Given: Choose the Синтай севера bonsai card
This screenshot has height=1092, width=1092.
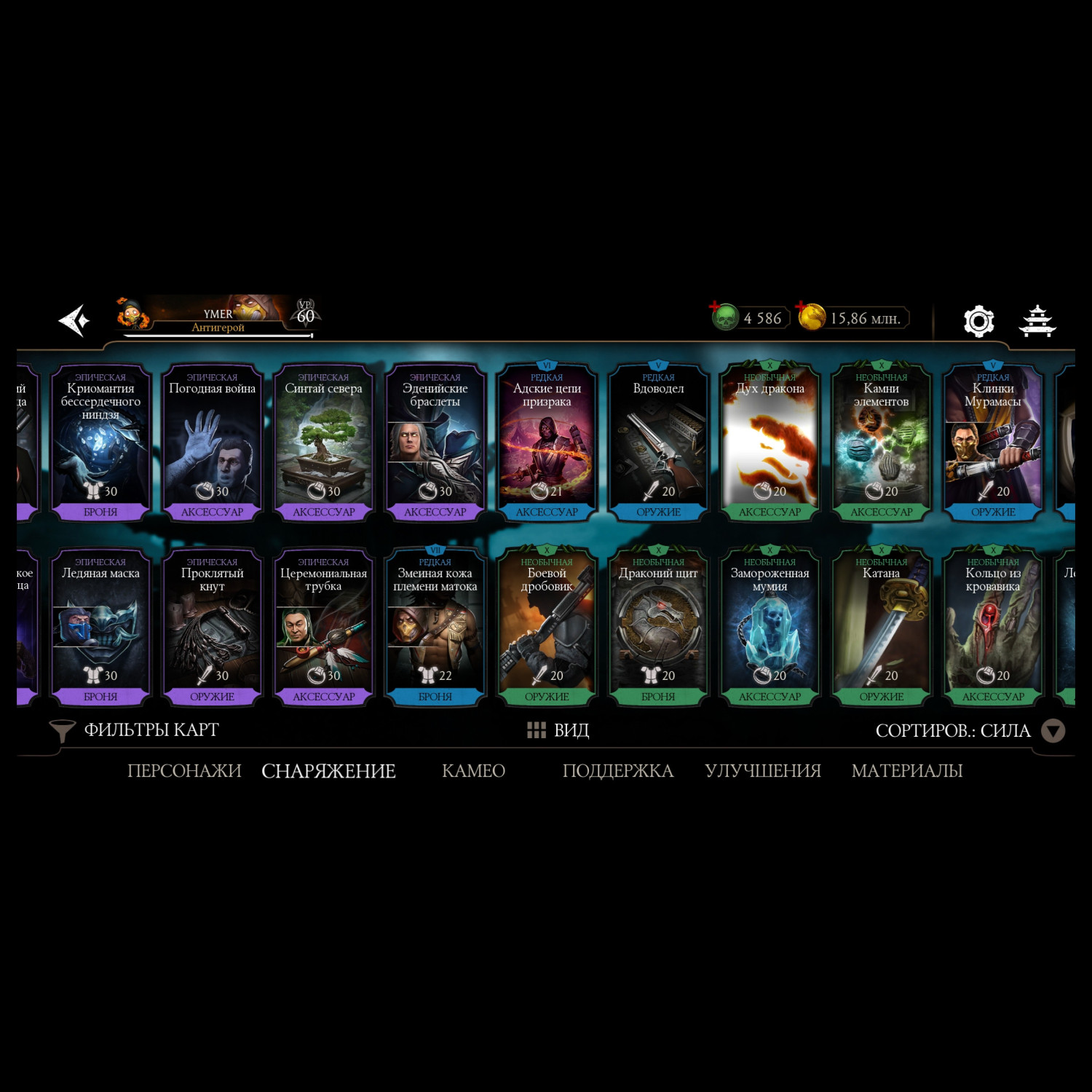Looking at the screenshot, I should 323,443.
